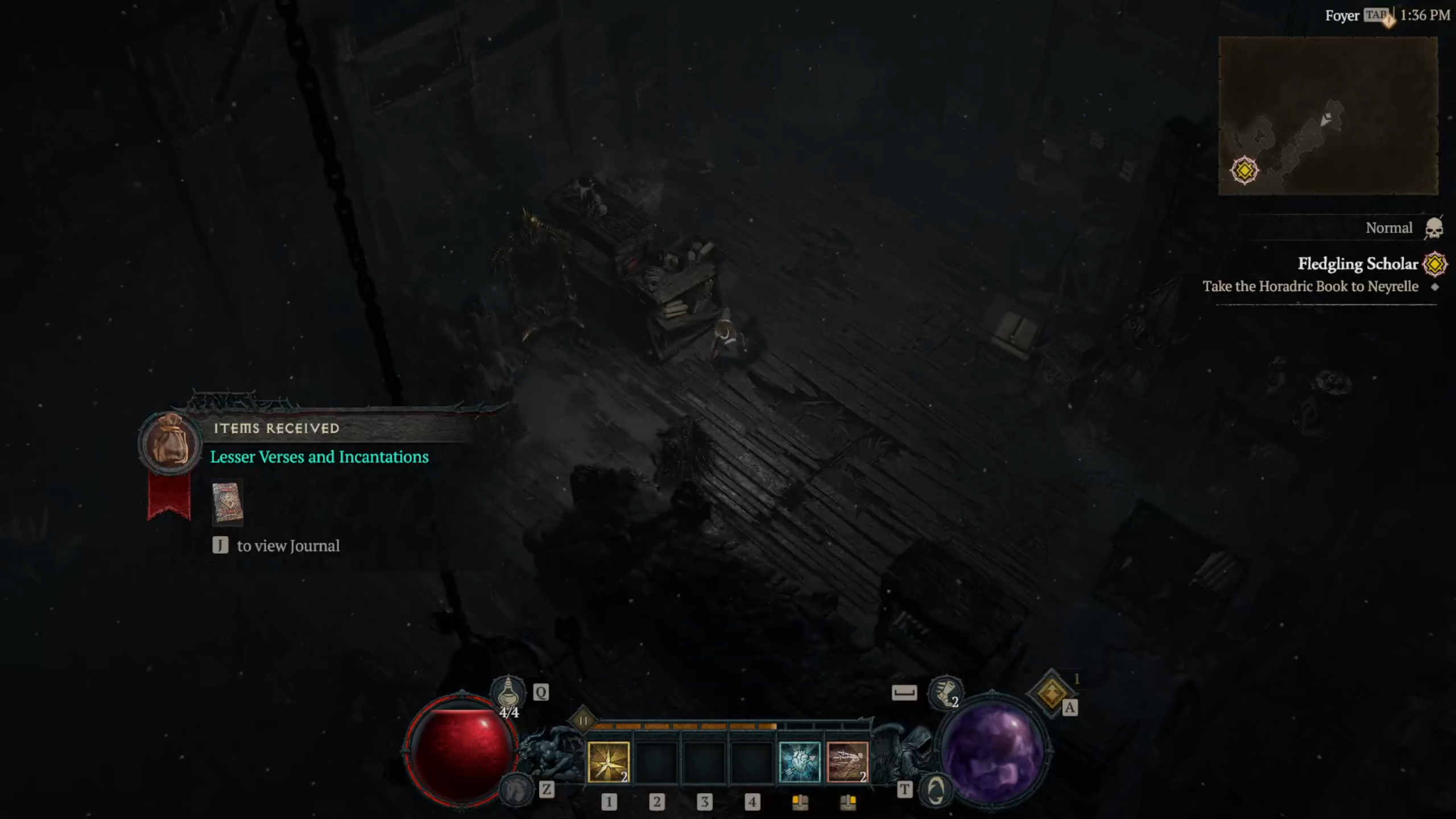Click the horse mount icon
The image size is (1456, 819).
click(x=516, y=789)
